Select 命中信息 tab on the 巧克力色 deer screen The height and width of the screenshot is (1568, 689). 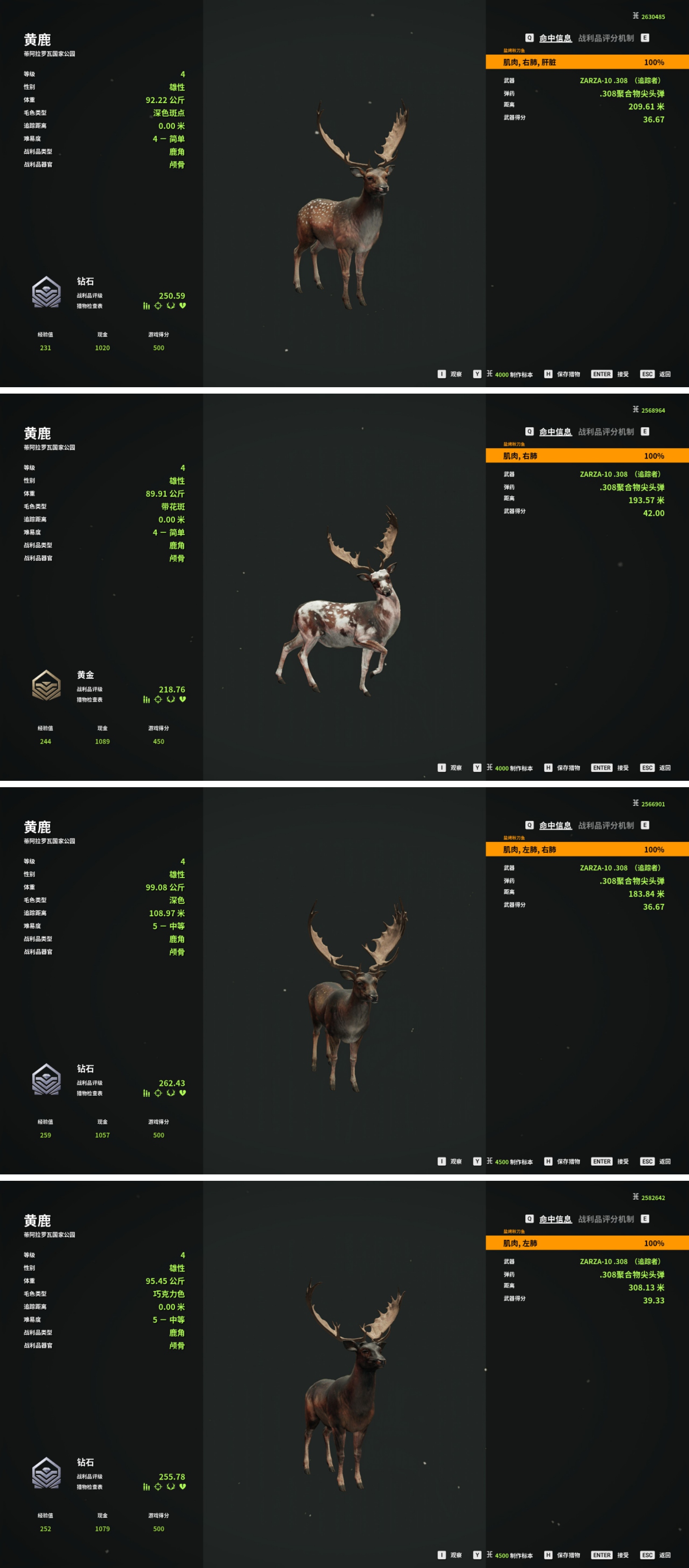coord(555,1219)
